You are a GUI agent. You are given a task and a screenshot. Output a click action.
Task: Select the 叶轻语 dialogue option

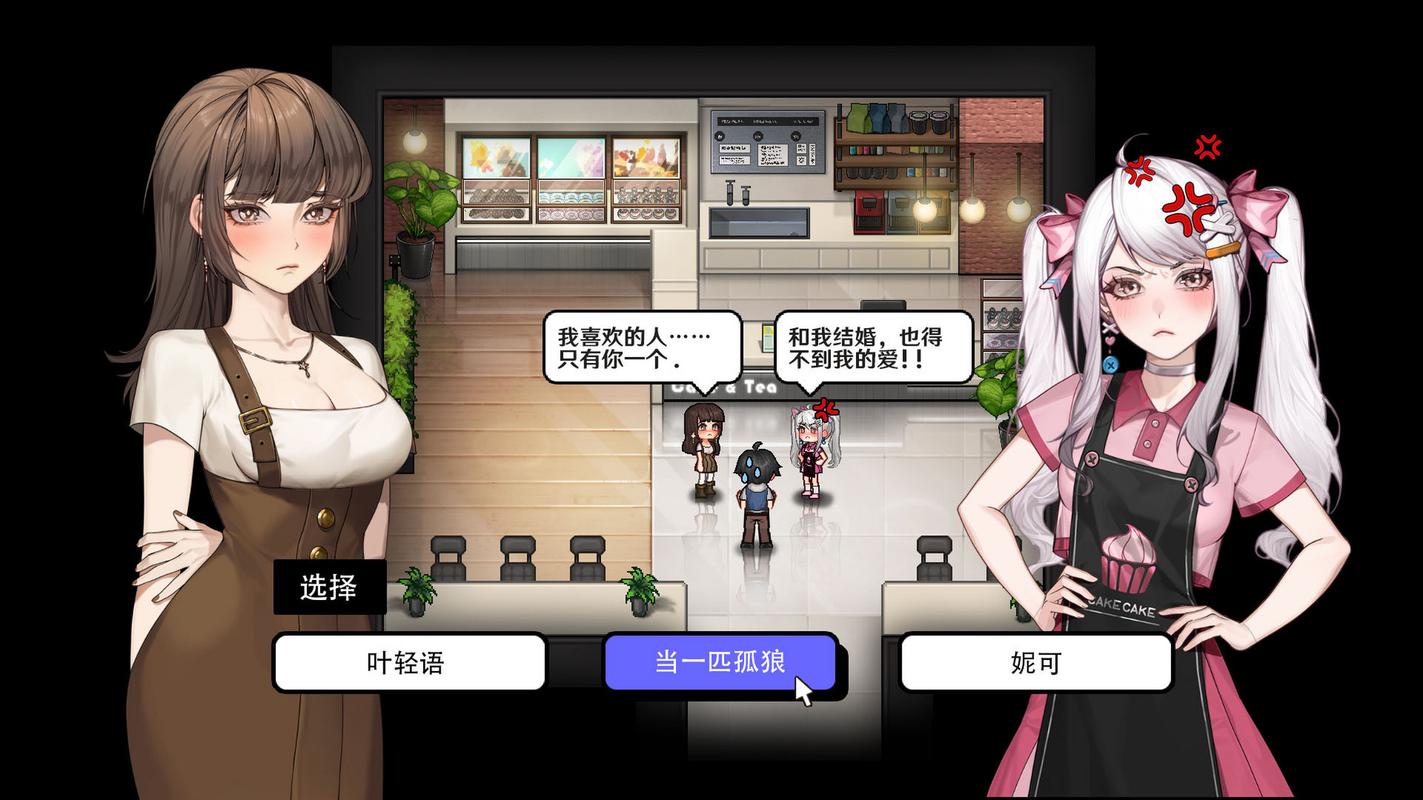click(409, 662)
